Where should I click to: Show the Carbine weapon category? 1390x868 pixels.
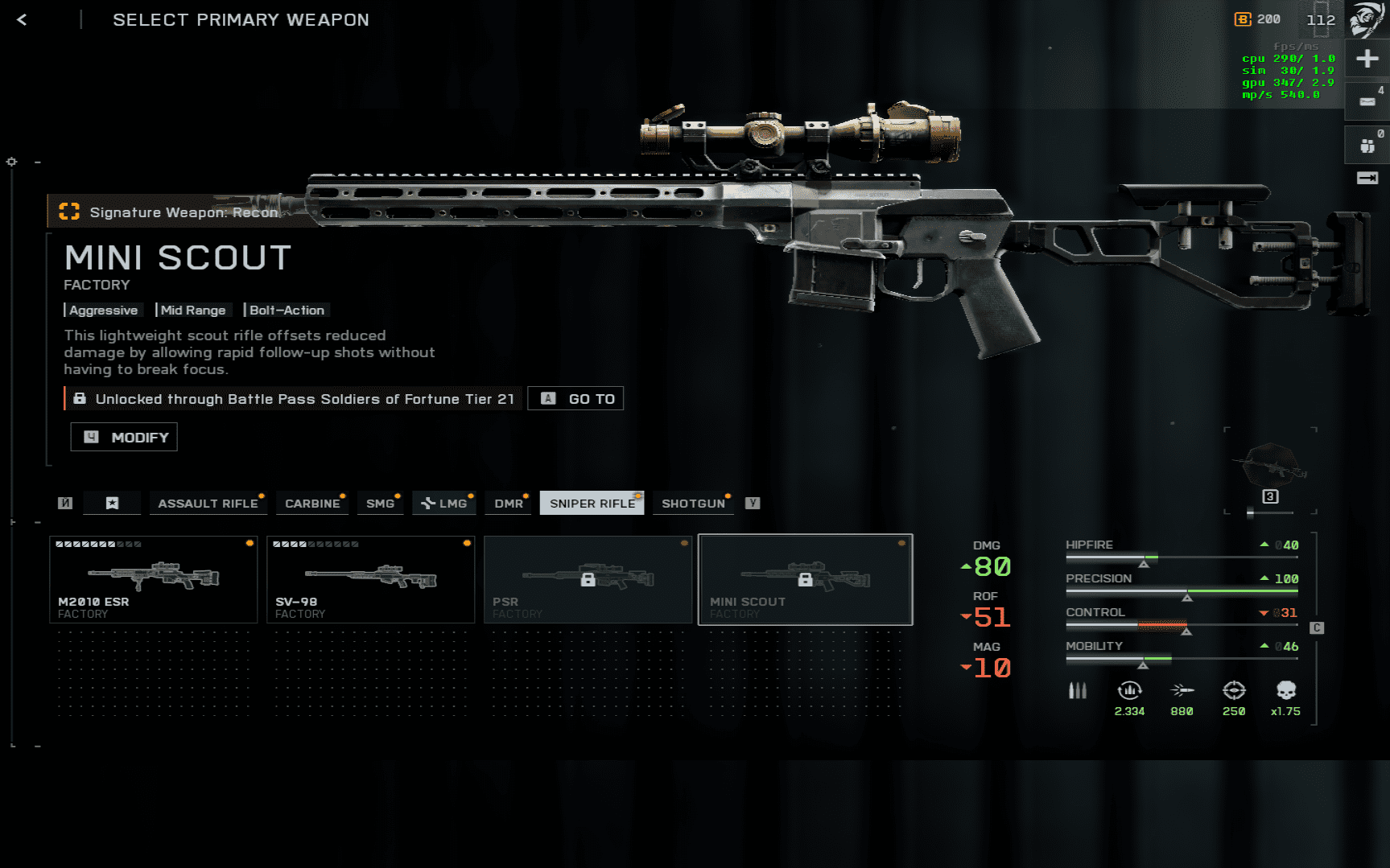coord(312,504)
